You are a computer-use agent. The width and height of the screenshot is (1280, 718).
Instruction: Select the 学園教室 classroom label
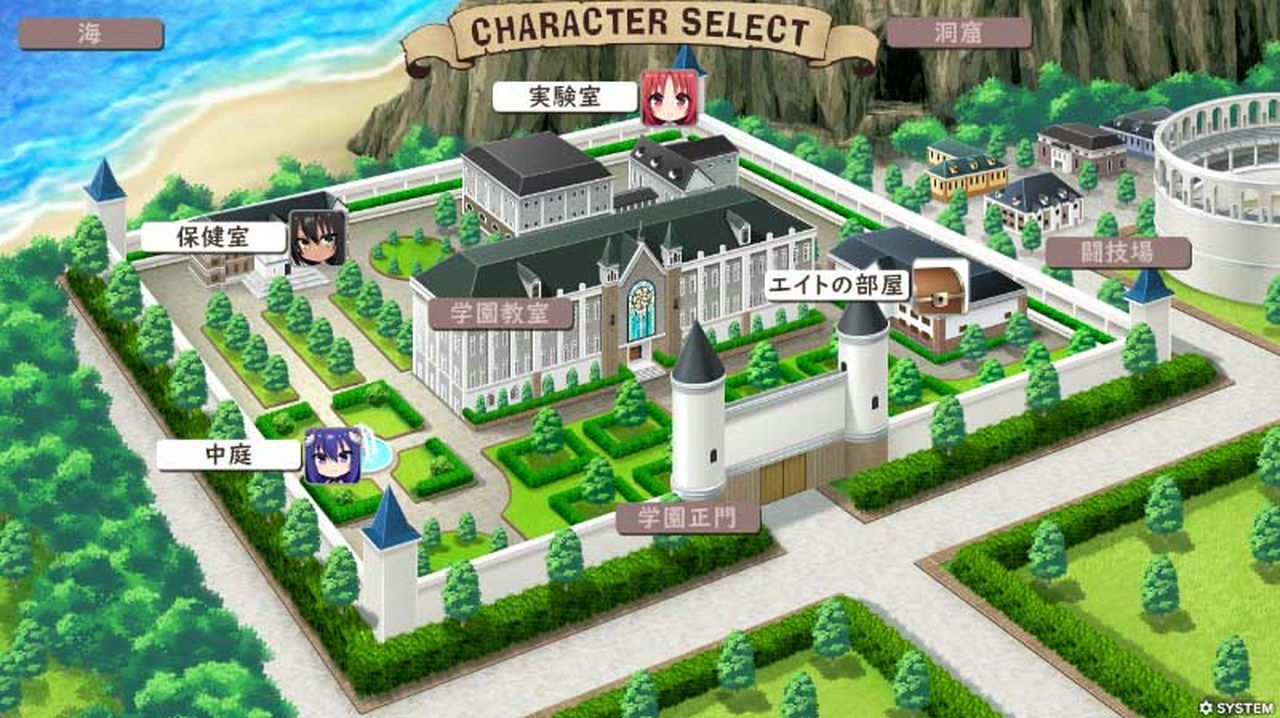501,313
